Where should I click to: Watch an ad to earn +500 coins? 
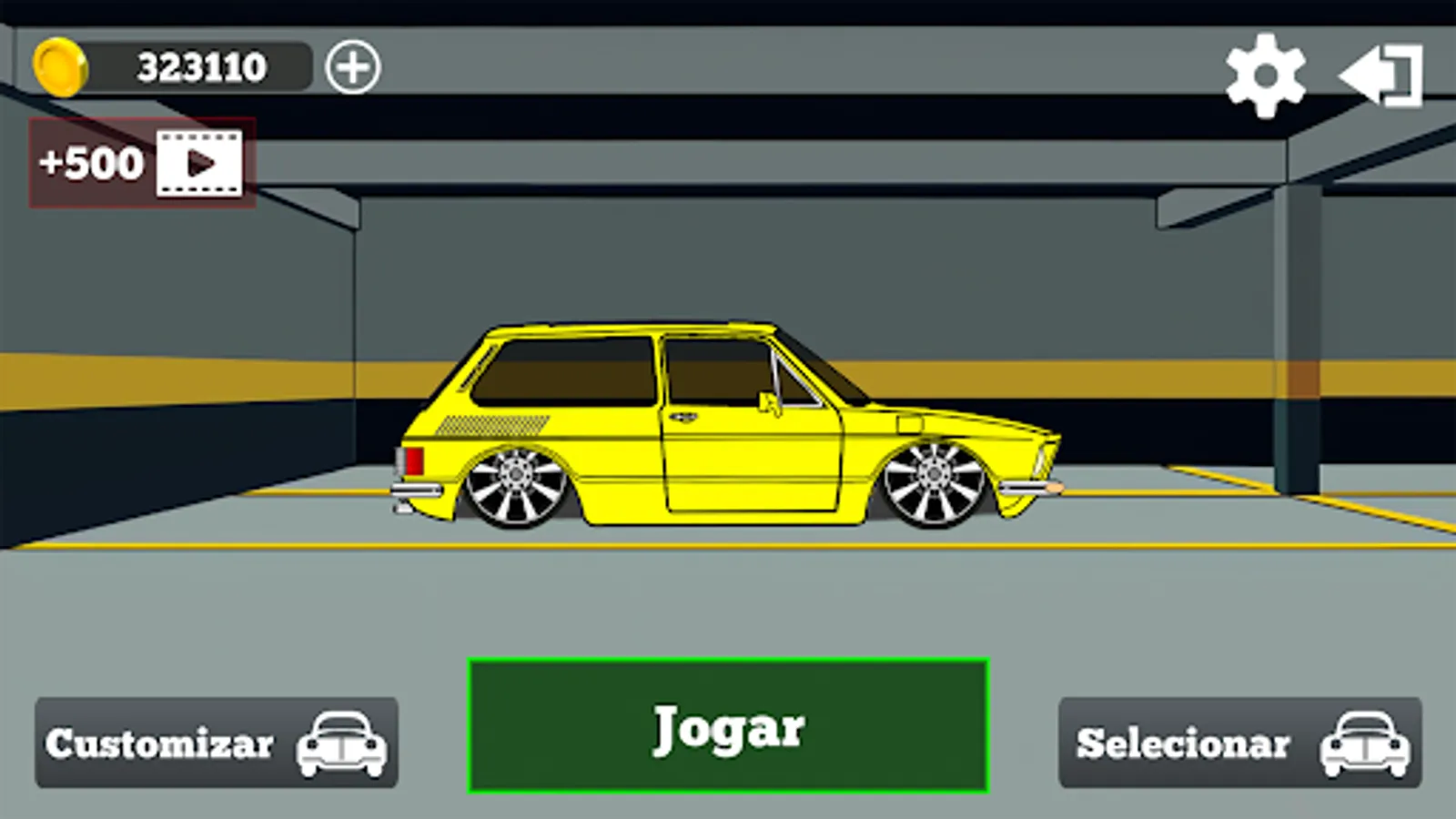pos(141,164)
